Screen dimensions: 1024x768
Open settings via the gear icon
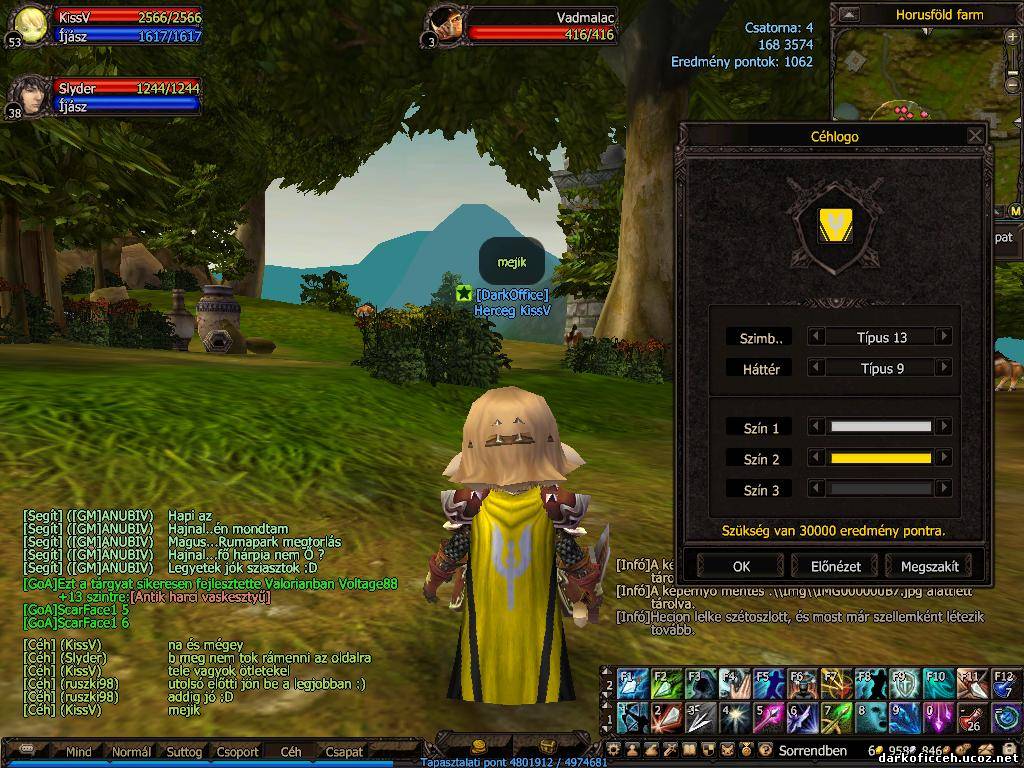click(x=614, y=750)
